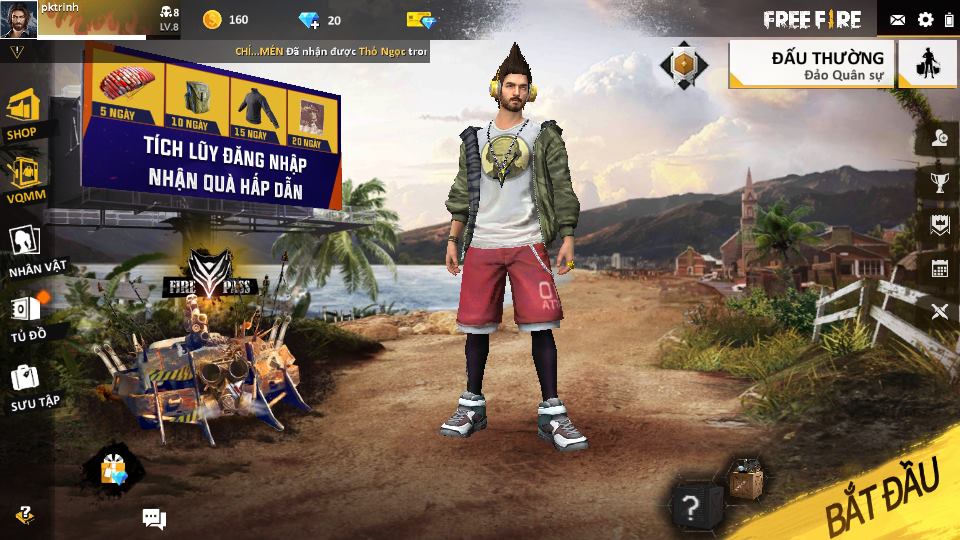Open the SƯU TẬP collection menu
The height and width of the screenshot is (540, 960).
click(26, 383)
